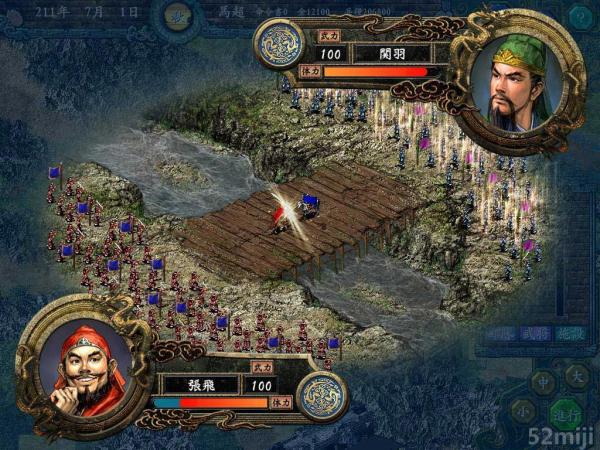Click the dragon medallion beside Zhang Fei's panel
Image resolution: width=600 pixels, height=450 pixels.
pyautogui.click(x=322, y=395)
